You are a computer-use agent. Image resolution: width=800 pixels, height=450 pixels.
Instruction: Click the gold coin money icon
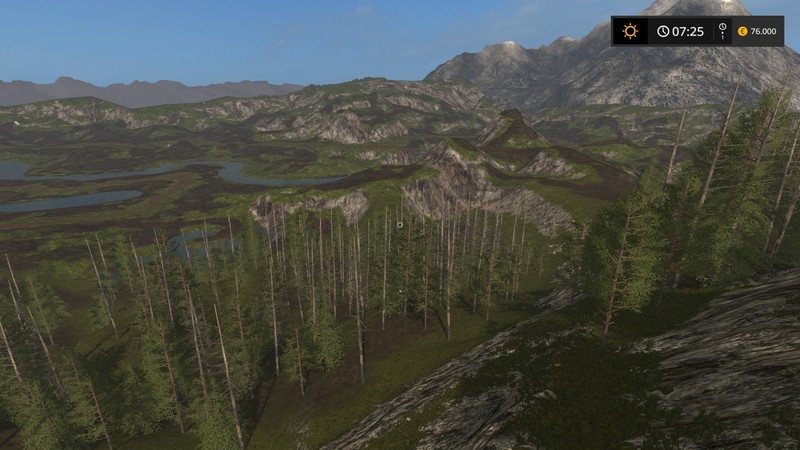(742, 31)
